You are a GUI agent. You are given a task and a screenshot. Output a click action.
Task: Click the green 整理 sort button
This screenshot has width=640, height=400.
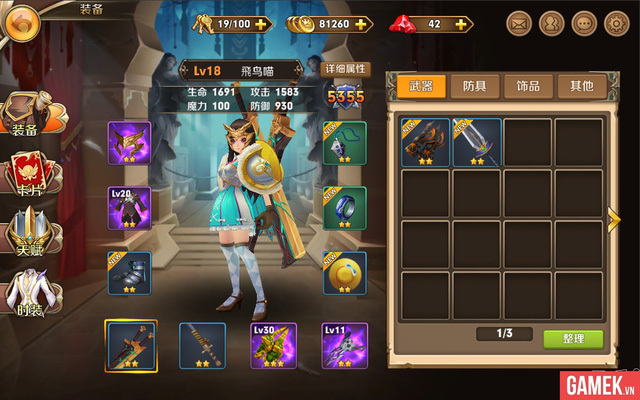(x=573, y=339)
